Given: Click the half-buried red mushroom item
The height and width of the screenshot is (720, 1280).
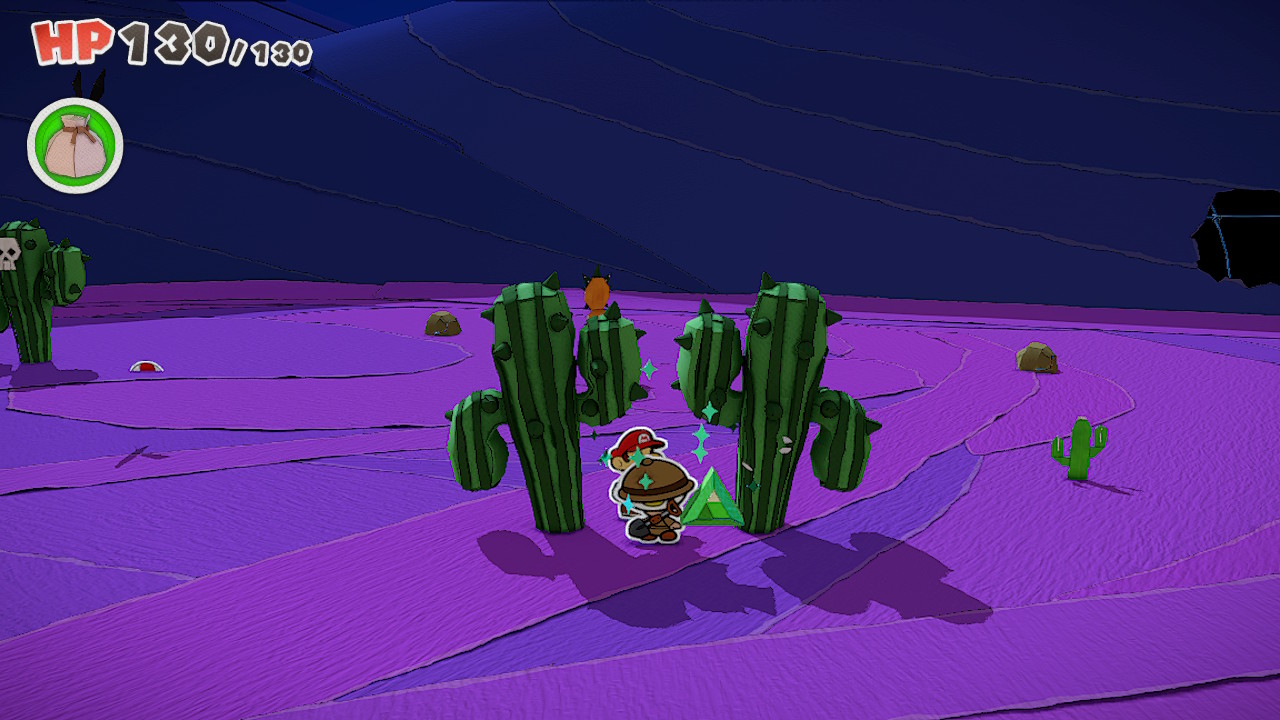Looking at the screenshot, I should tap(148, 368).
